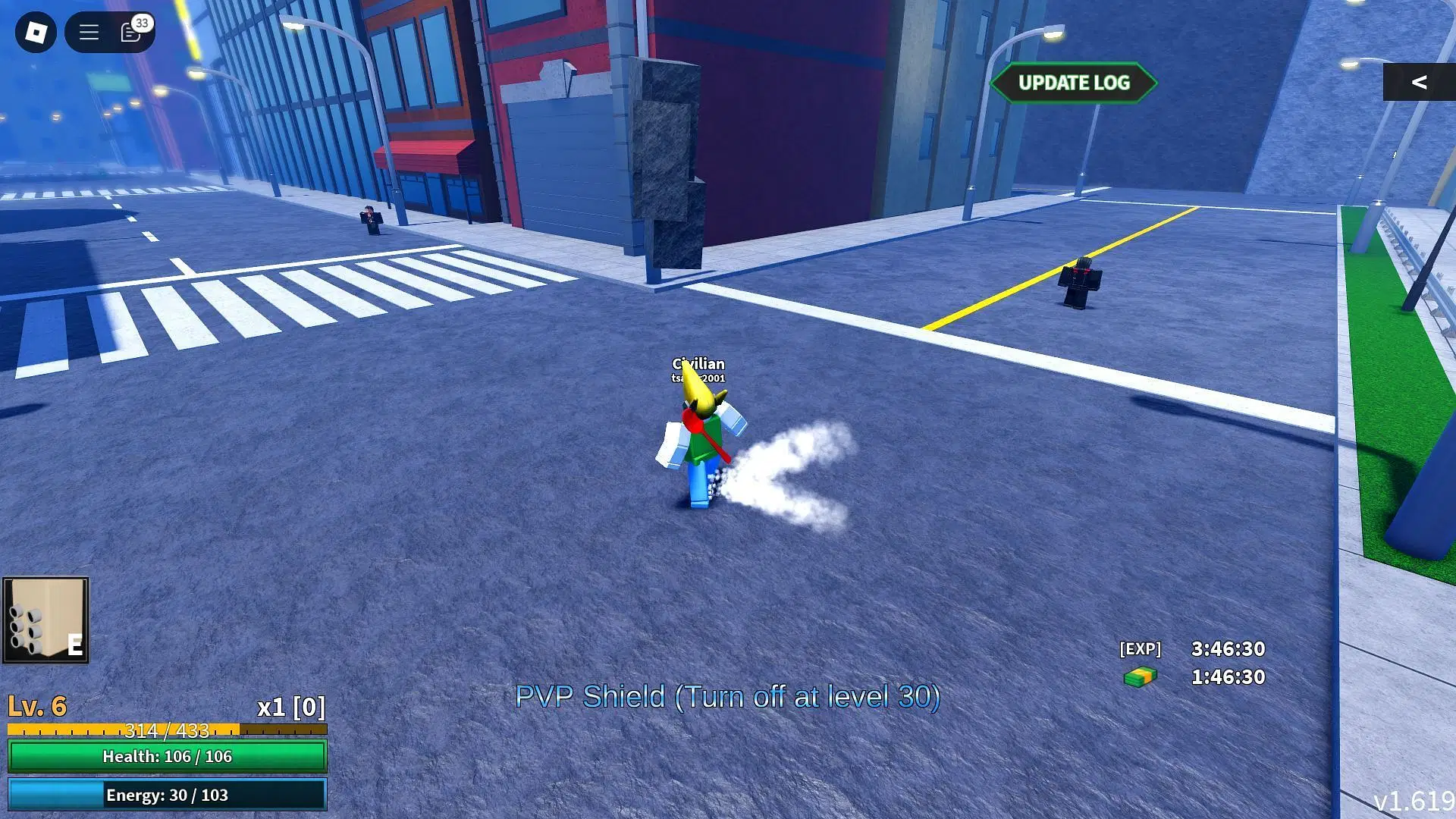The width and height of the screenshot is (1456, 819).
Task: Click the Civilian nametag above the player
Action: 698,363
